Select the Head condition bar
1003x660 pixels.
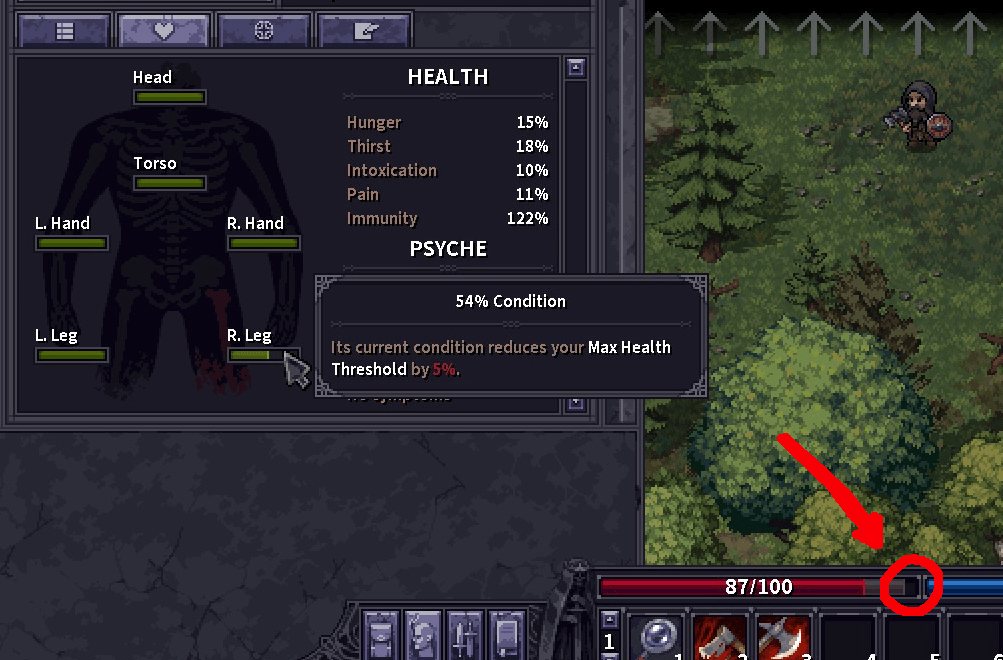click(170, 97)
